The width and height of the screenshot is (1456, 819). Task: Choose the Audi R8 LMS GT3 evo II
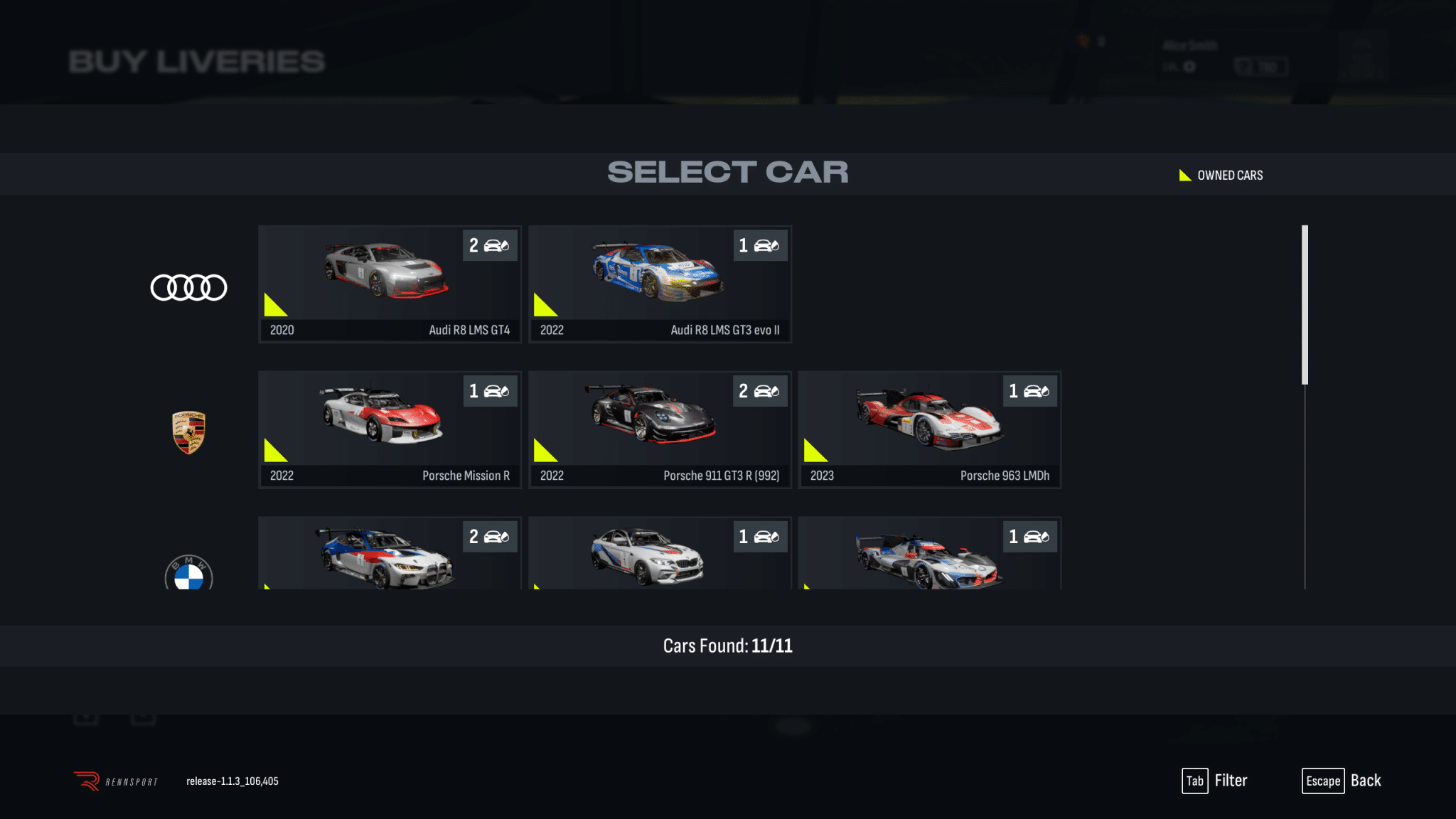pos(659,284)
